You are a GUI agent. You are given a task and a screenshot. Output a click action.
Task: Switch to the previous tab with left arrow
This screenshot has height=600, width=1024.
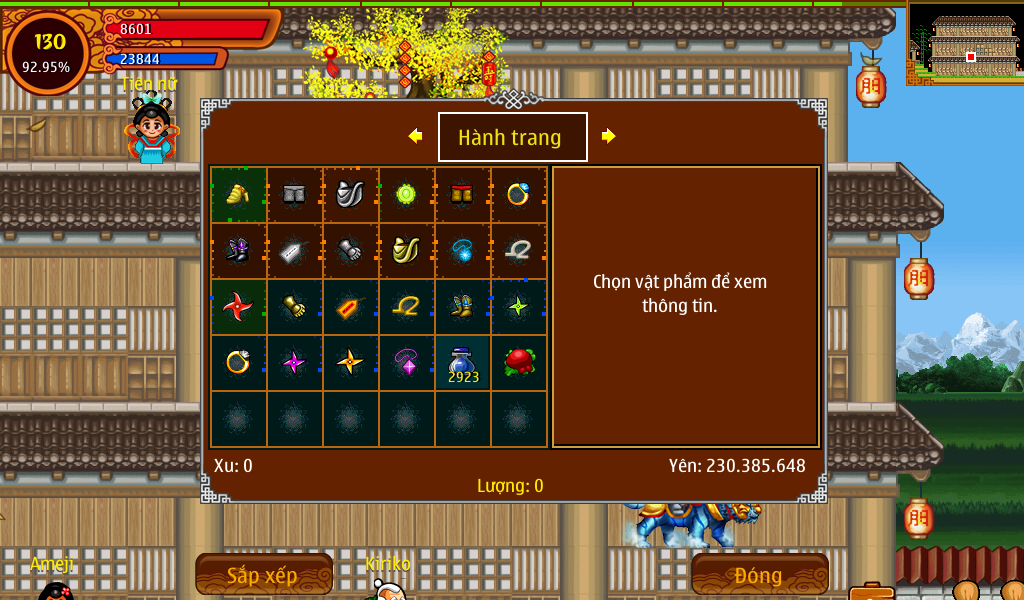point(415,136)
